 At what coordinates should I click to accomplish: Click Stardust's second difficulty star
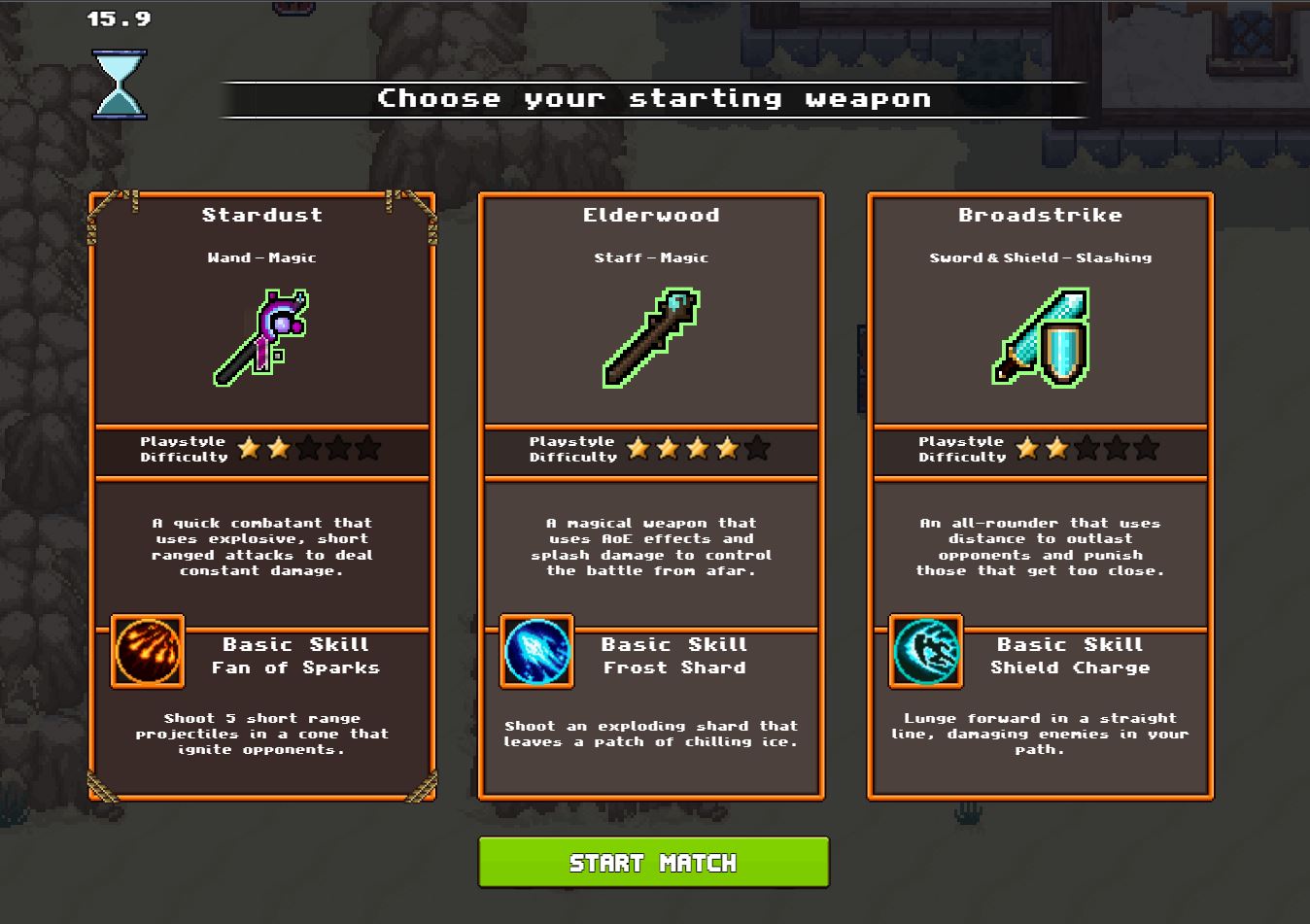pyautogui.click(x=281, y=448)
